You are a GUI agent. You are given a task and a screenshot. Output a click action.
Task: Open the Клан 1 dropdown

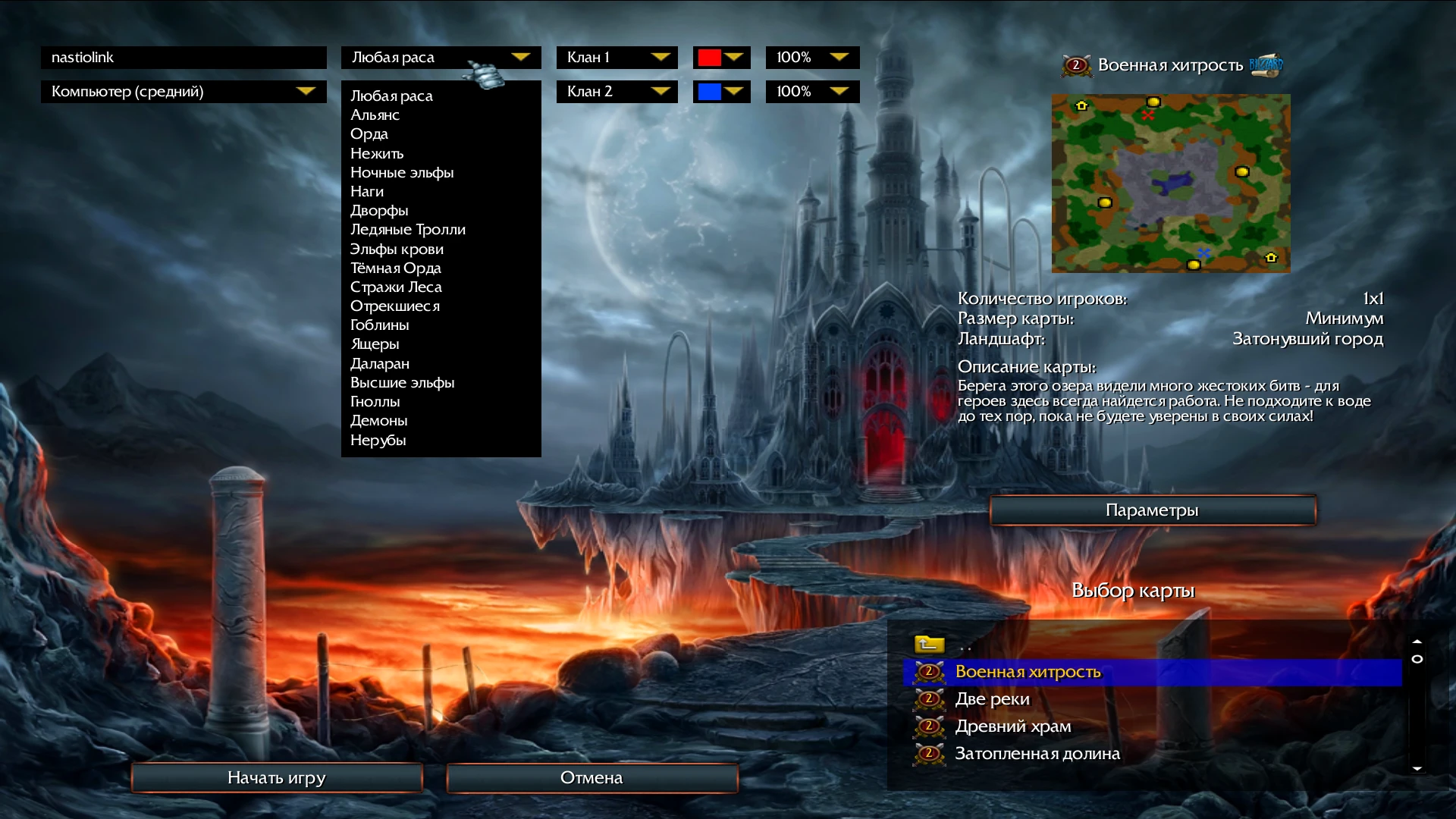click(x=616, y=57)
